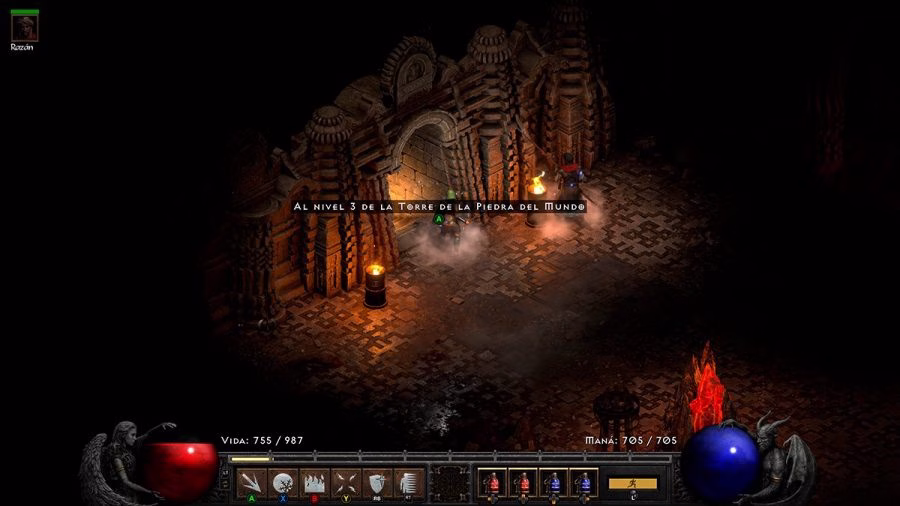Image resolution: width=900 pixels, height=506 pixels.
Task: Activate the spiked shards skill icon
Action: tap(252, 482)
